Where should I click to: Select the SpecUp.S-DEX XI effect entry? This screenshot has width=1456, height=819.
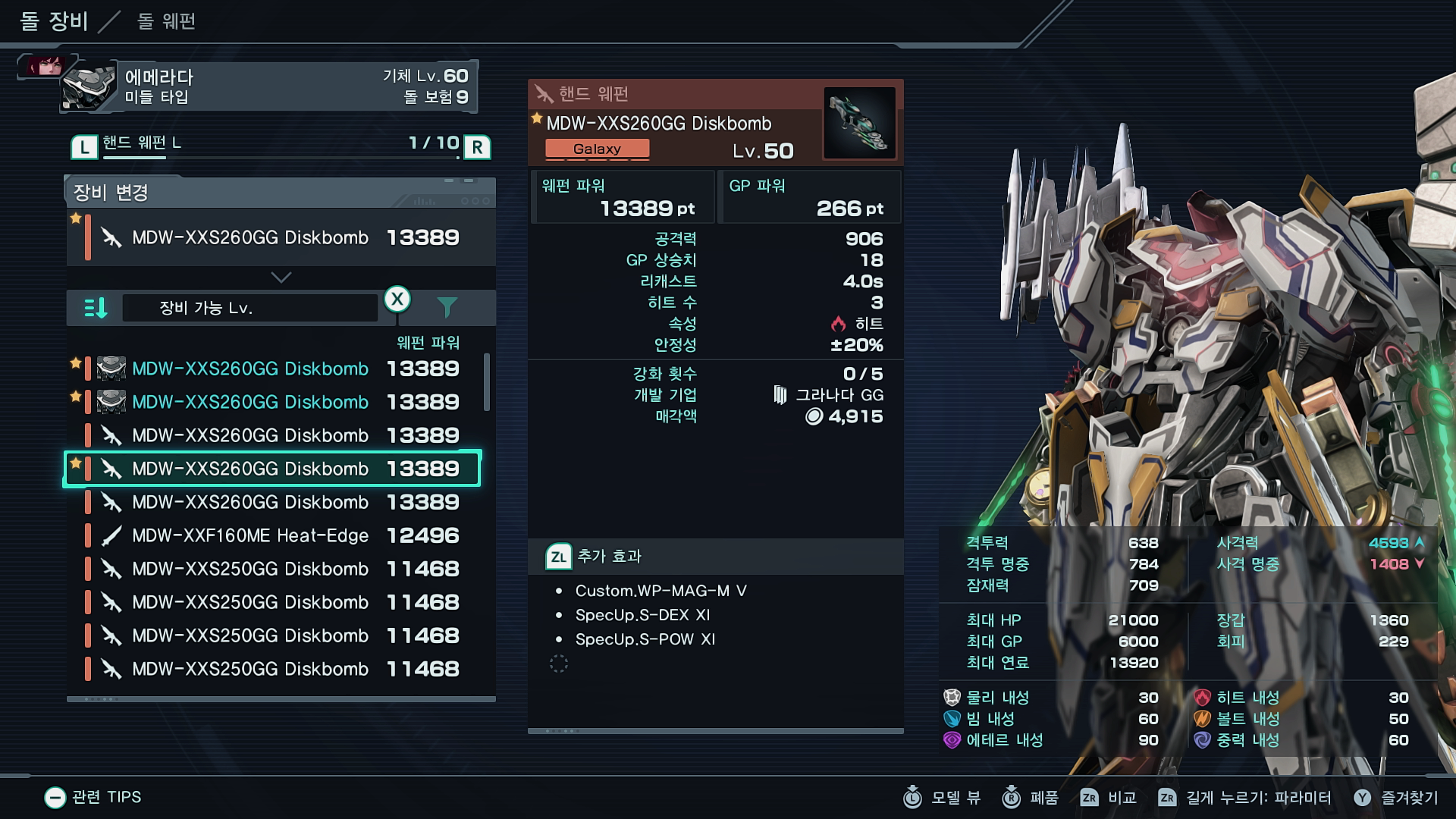point(642,615)
